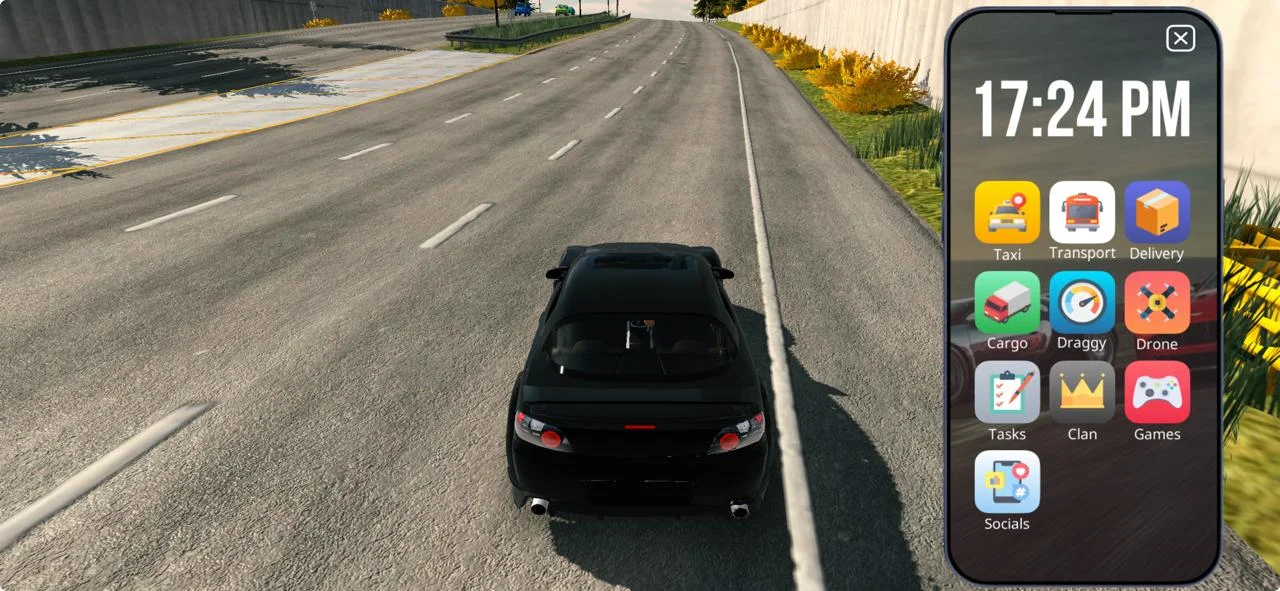Launch the Transport bus app

(x=1082, y=213)
